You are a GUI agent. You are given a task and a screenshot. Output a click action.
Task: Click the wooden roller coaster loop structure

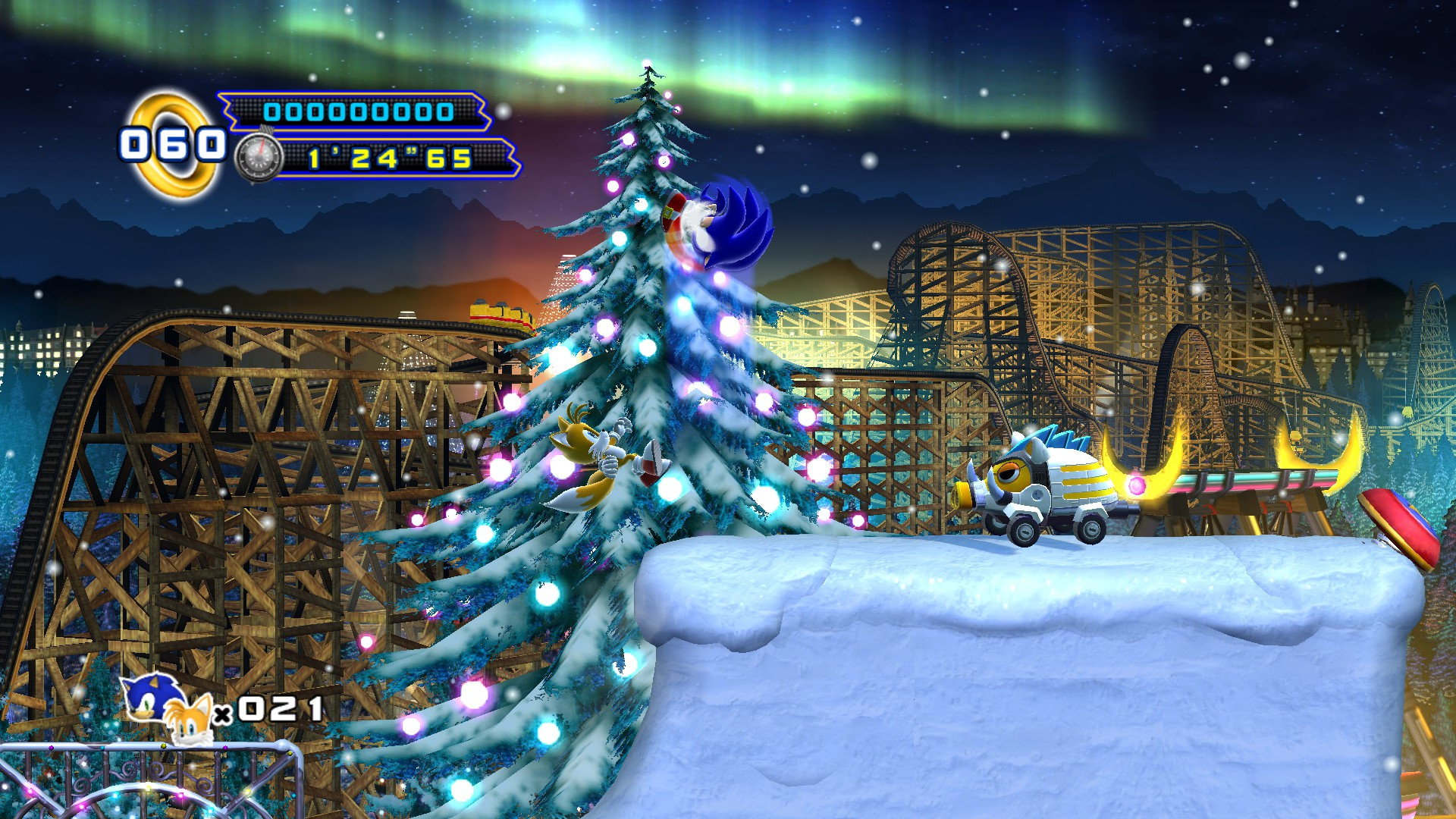click(227, 417)
